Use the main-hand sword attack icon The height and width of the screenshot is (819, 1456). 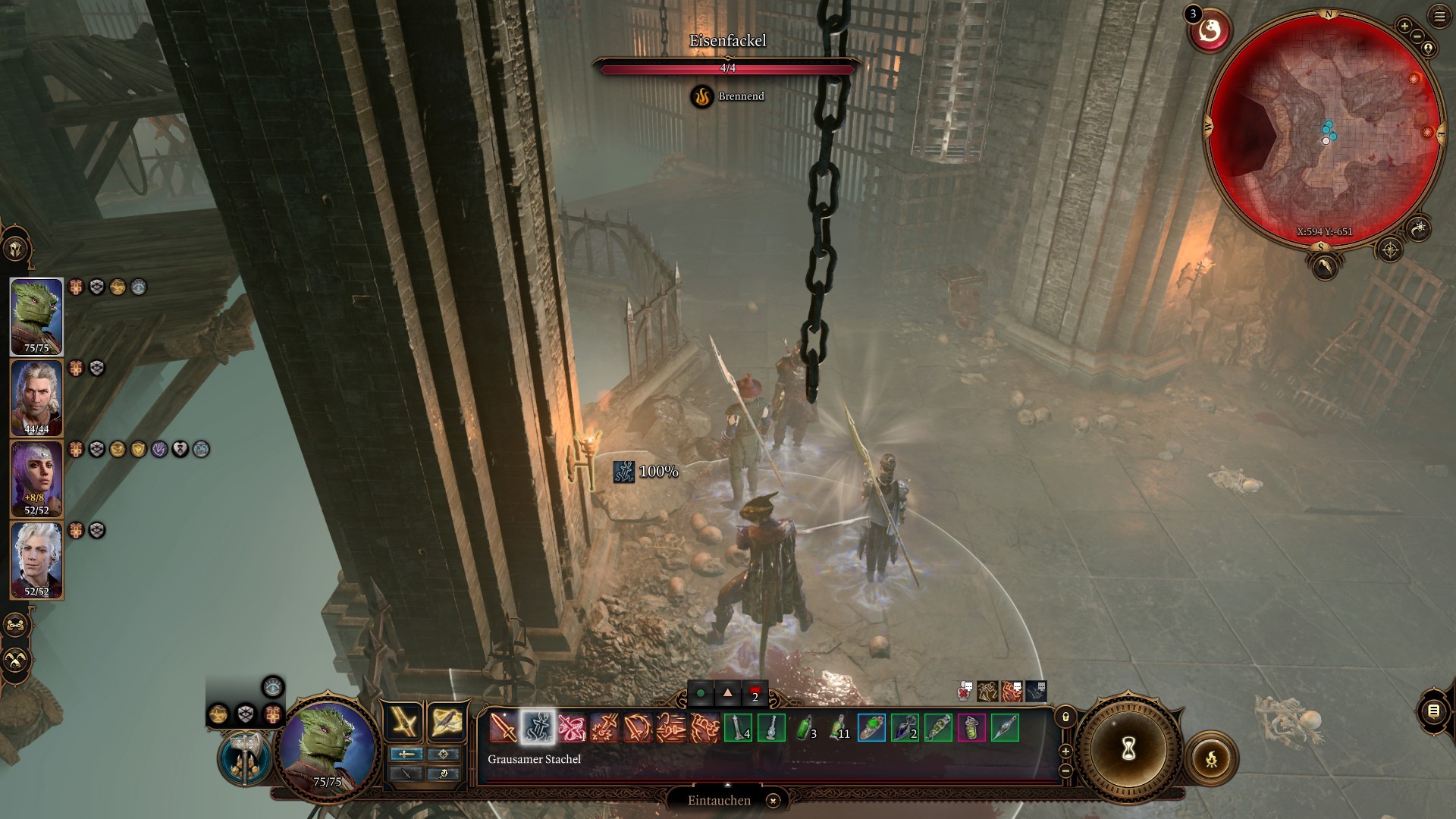pos(503,729)
